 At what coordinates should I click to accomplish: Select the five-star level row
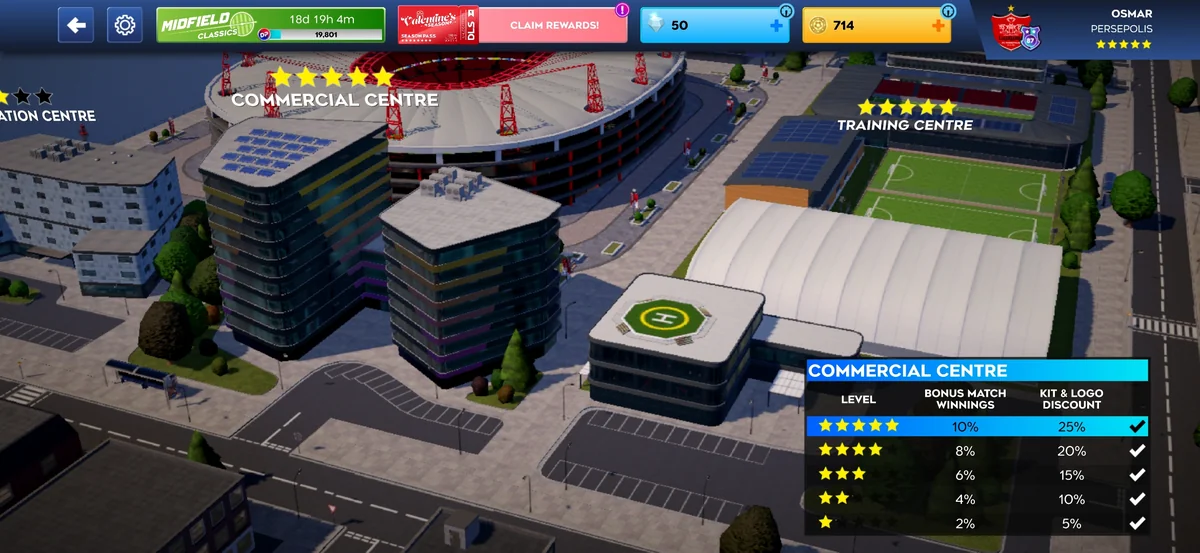pos(976,426)
